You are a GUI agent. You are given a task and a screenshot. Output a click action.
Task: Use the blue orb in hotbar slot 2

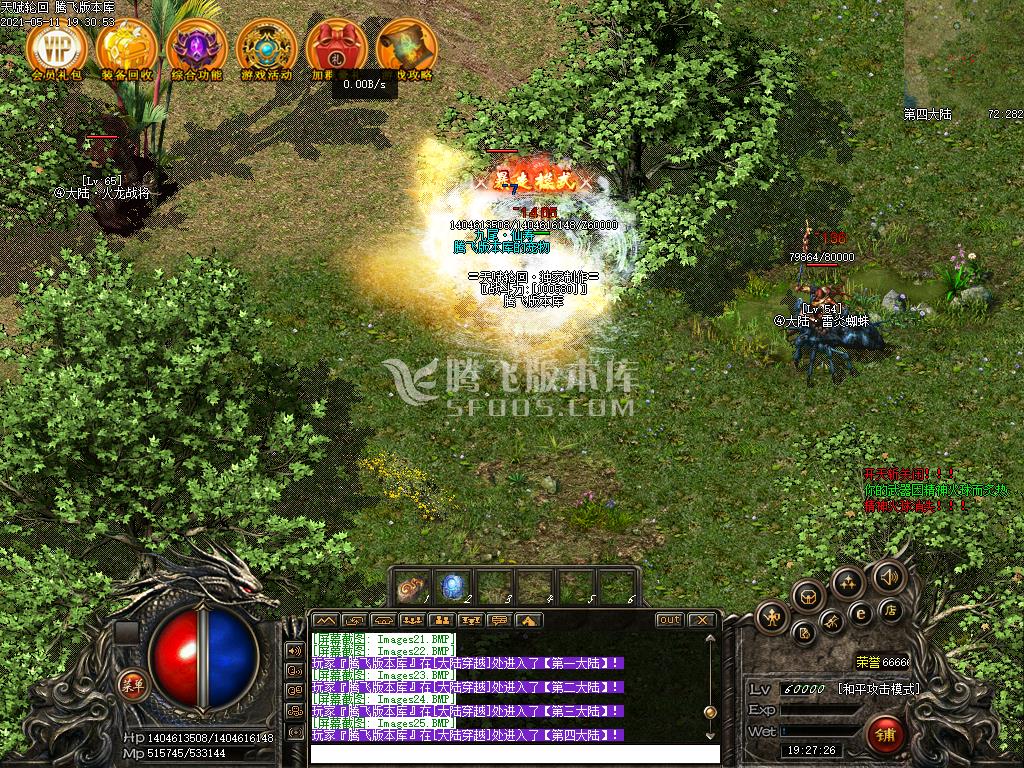click(453, 586)
